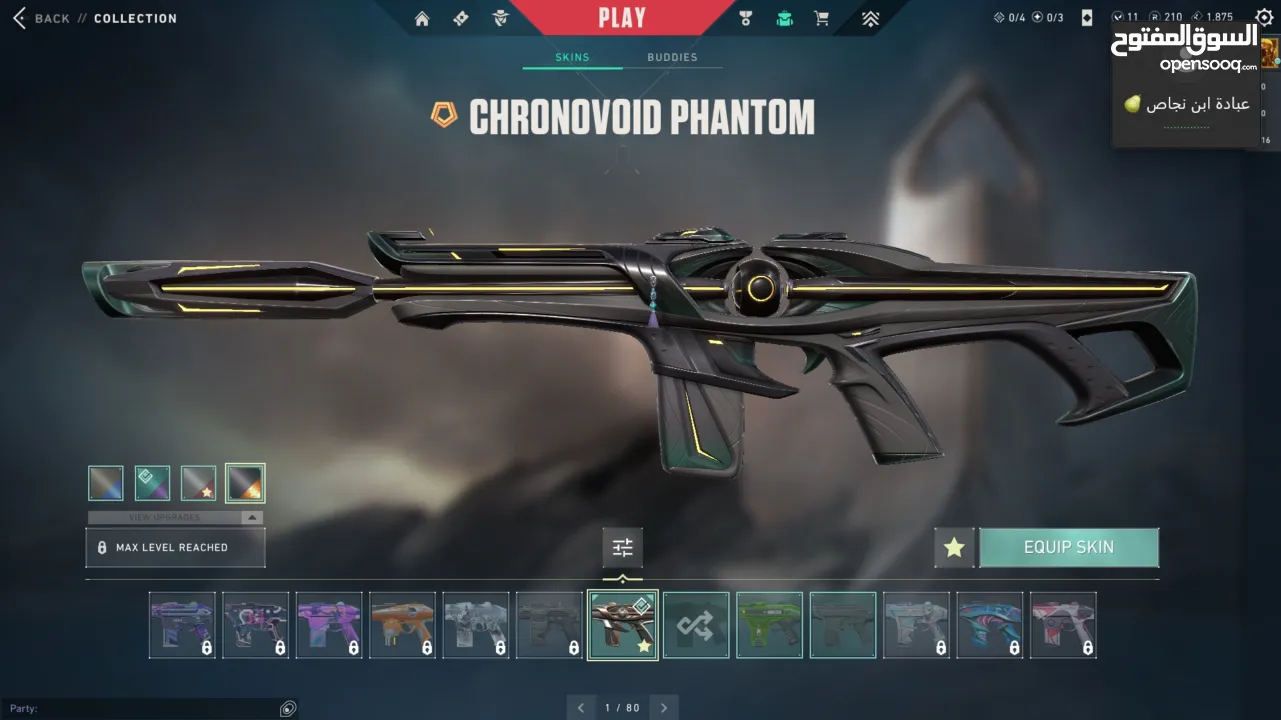Viewport: 1281px width, 720px height.
Task: Start matchmaking with the PLAY button
Action: click(622, 17)
